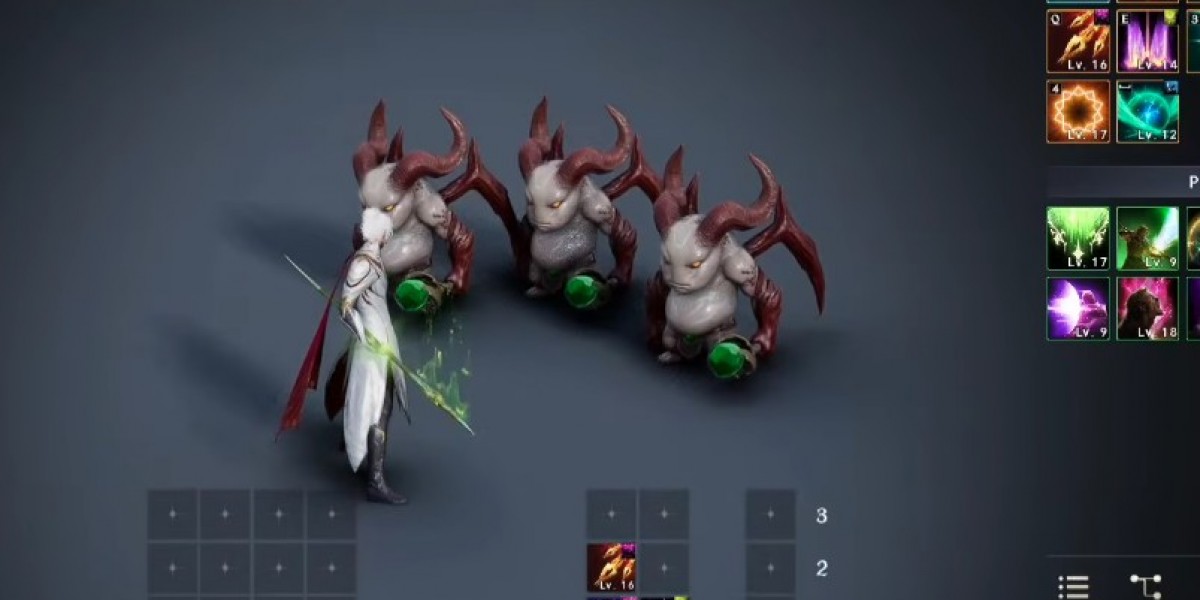Open the list view icon
Screen dimensions: 1200x600
click(x=1073, y=586)
